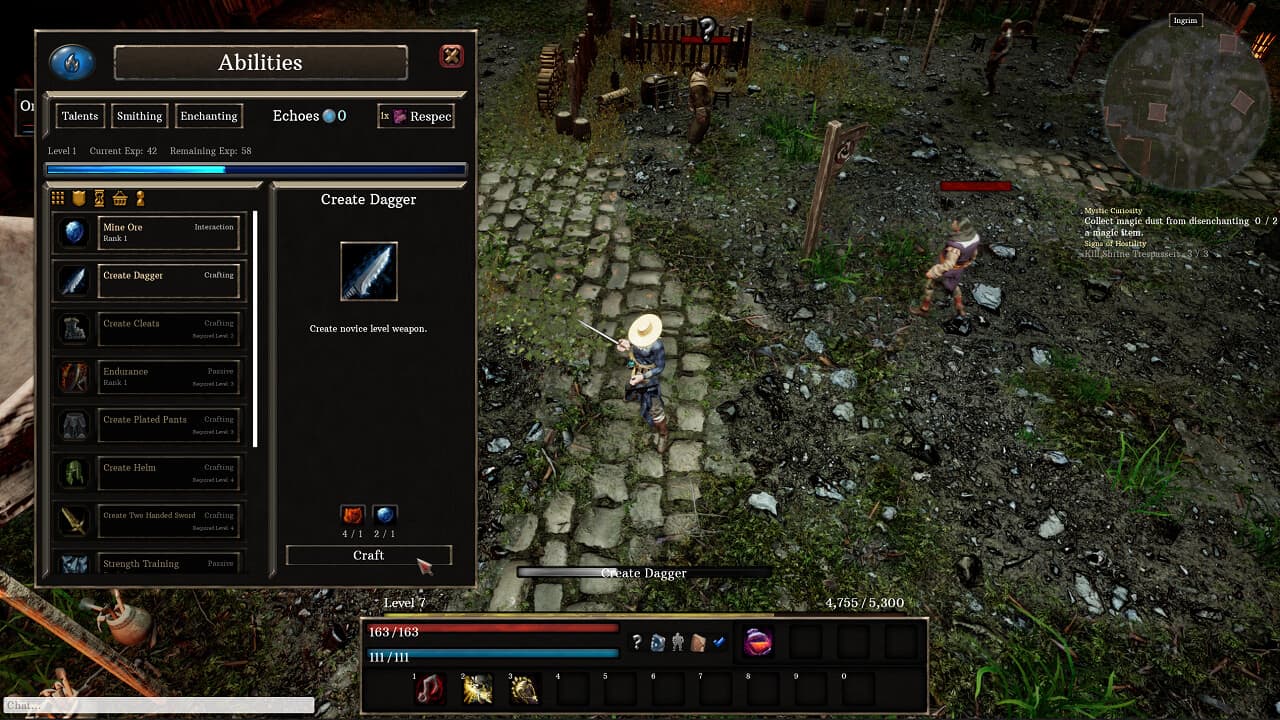This screenshot has width=1280, height=720.
Task: Activate the red music note ability
Action: click(430, 689)
